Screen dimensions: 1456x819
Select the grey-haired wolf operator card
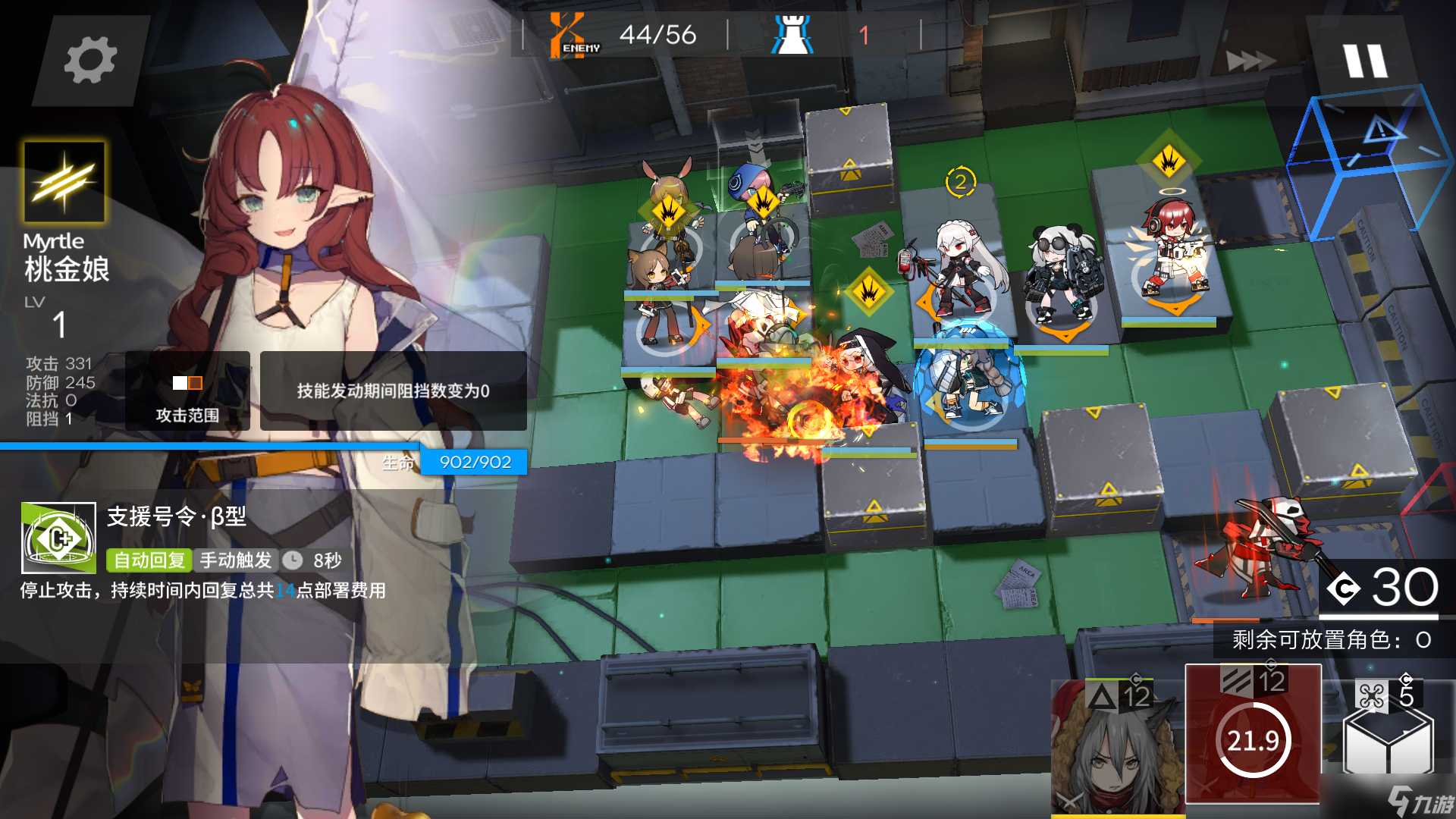(1116, 747)
